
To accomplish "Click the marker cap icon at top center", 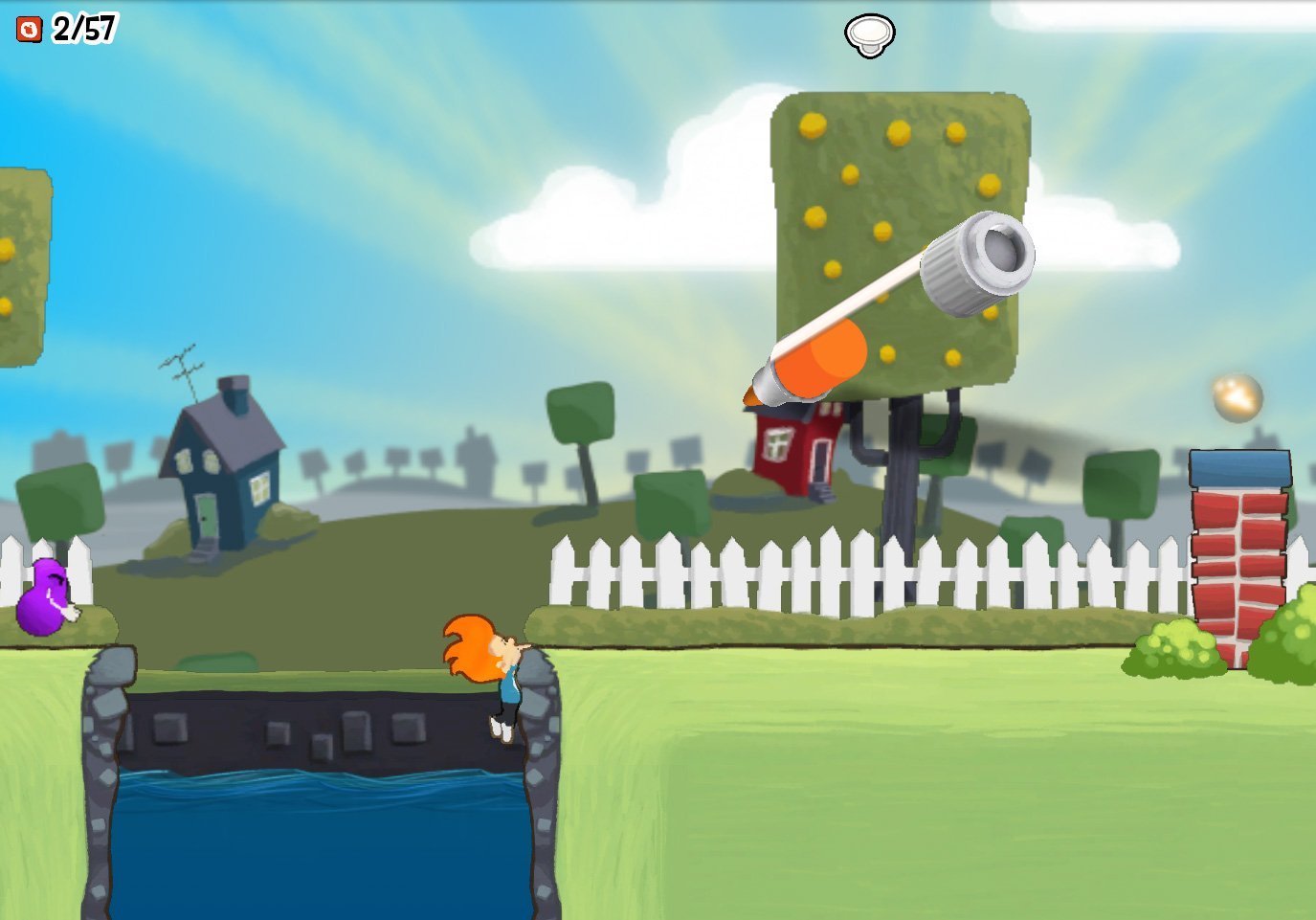I will point(869,33).
